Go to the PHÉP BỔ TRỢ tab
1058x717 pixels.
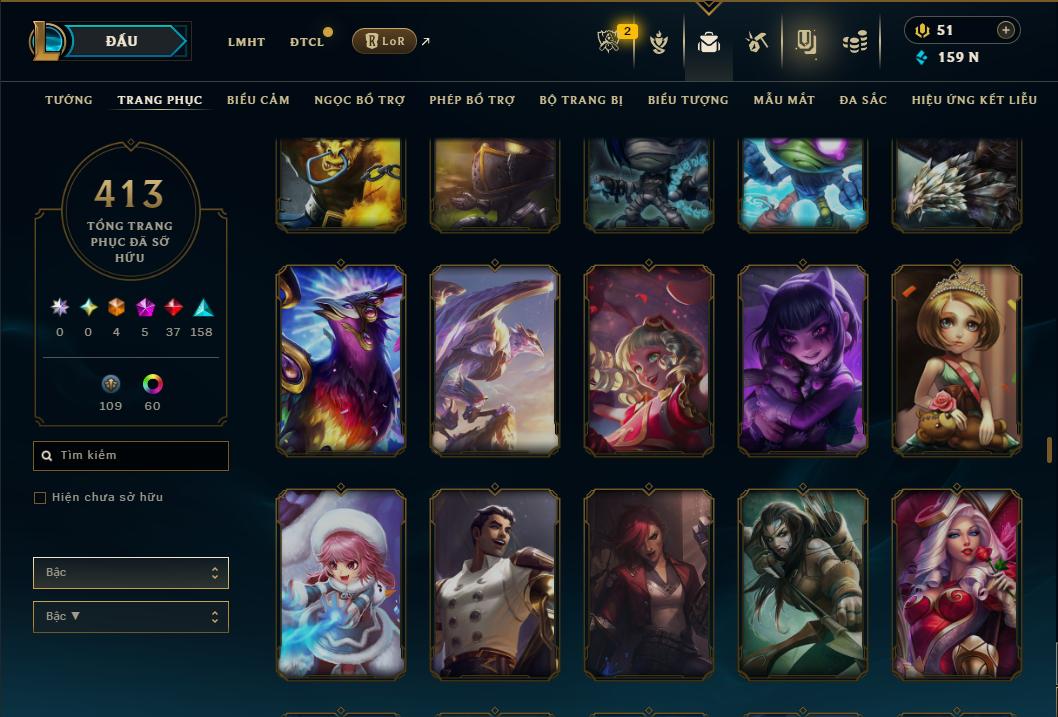tap(472, 100)
